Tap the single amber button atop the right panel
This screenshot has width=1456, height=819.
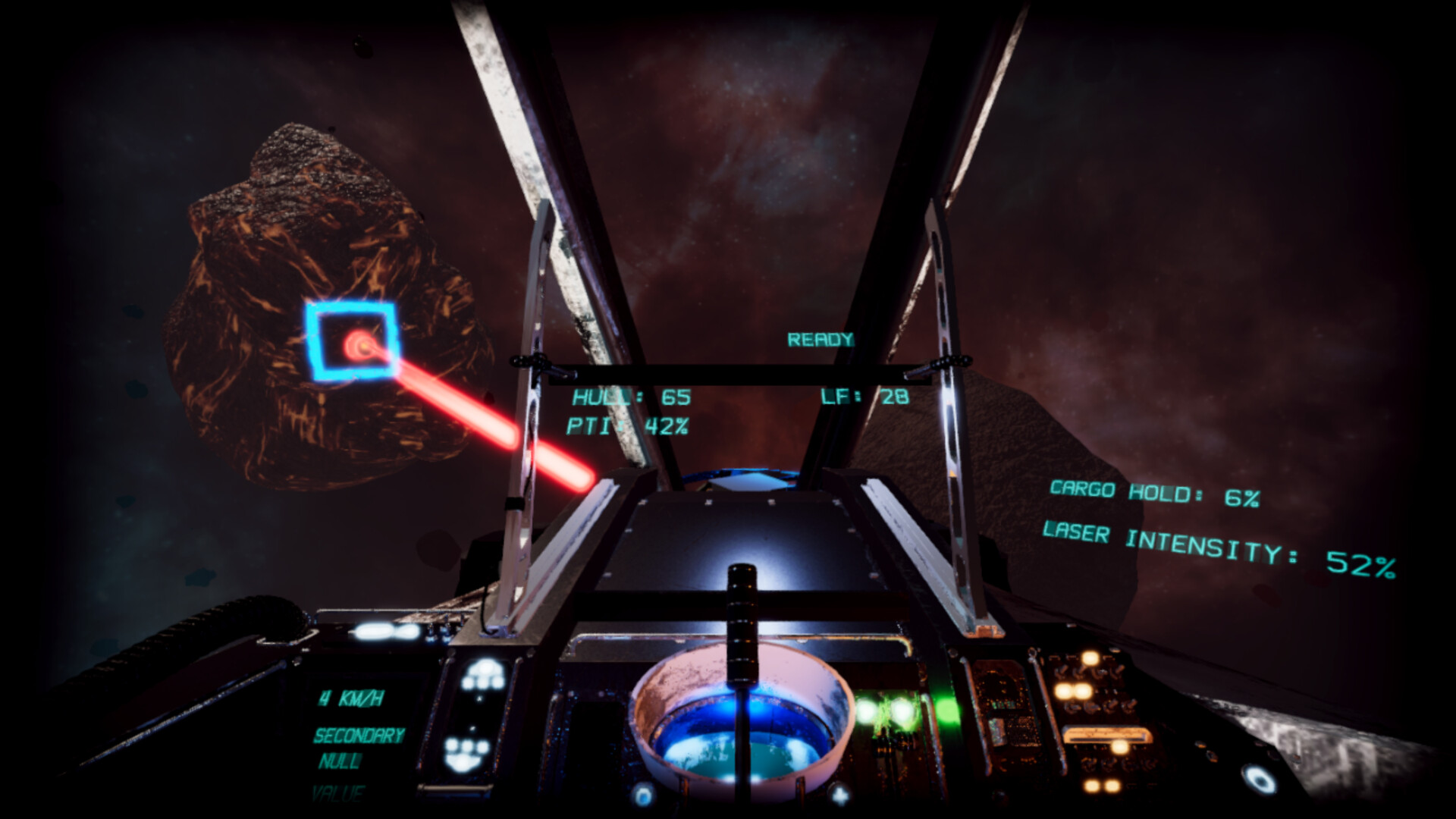pos(1090,657)
